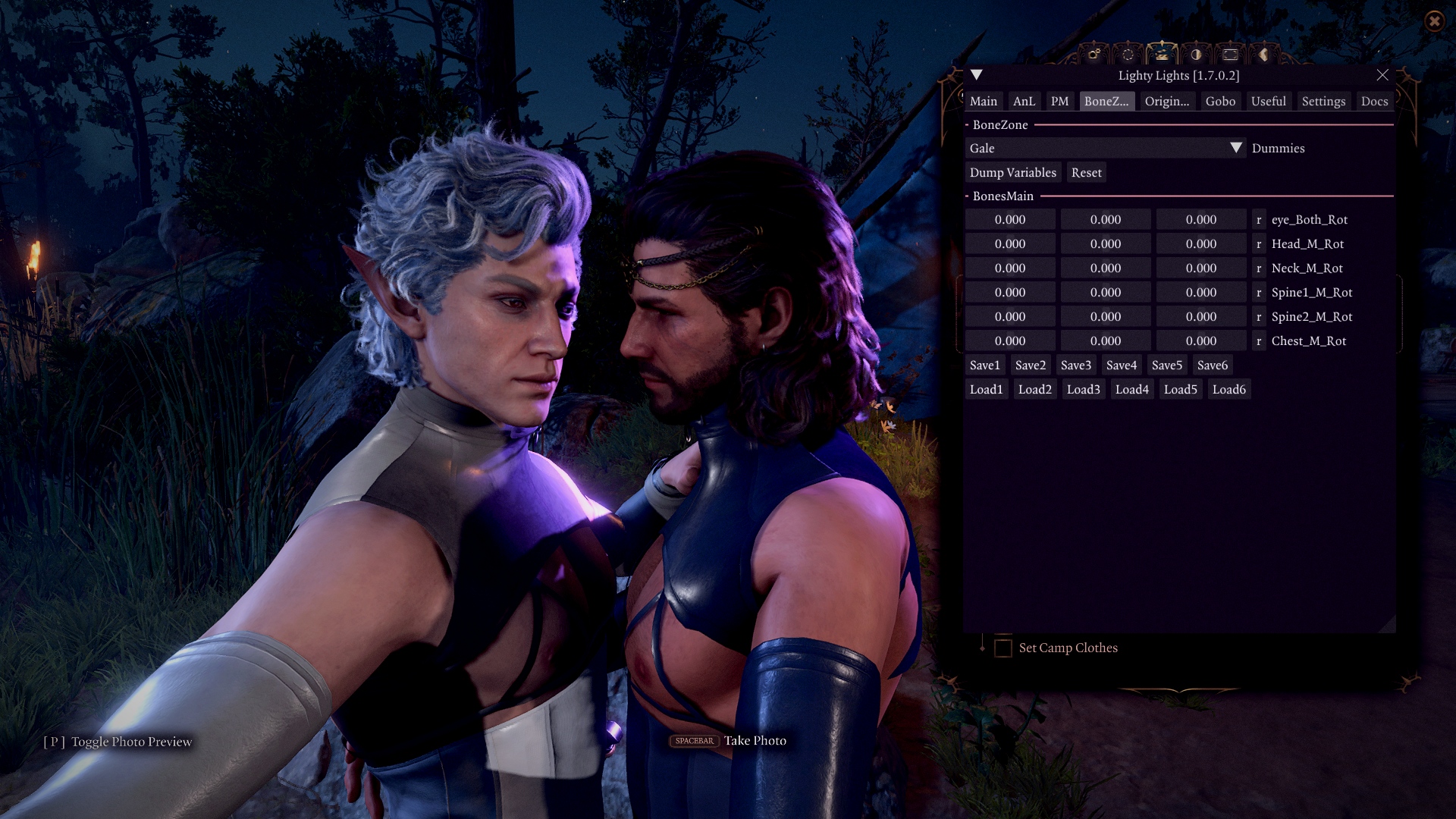This screenshot has height=819, width=1456.
Task: Load pose from Load3 slot
Action: pyautogui.click(x=1083, y=389)
